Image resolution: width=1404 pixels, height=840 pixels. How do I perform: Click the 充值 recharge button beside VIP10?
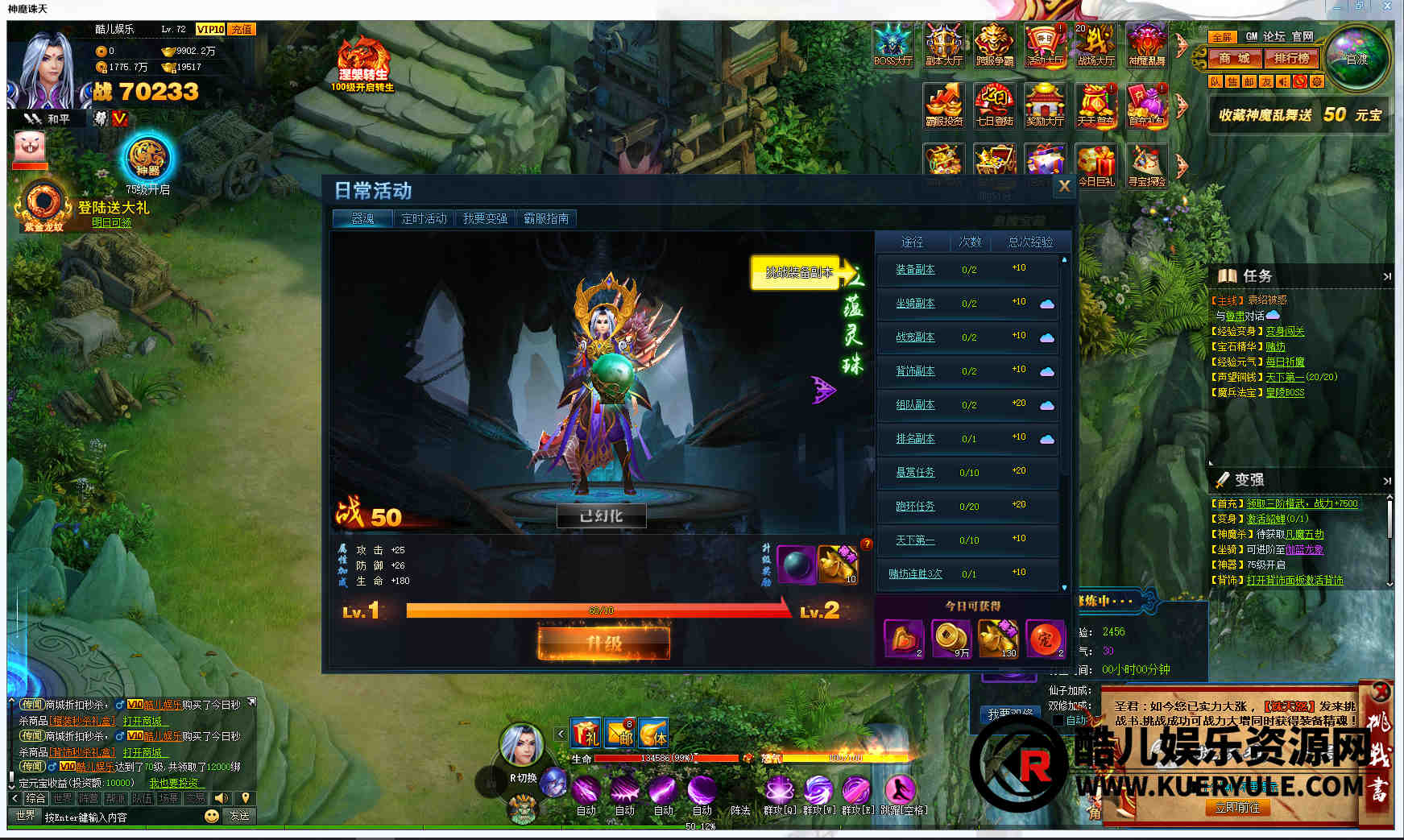pos(242,29)
